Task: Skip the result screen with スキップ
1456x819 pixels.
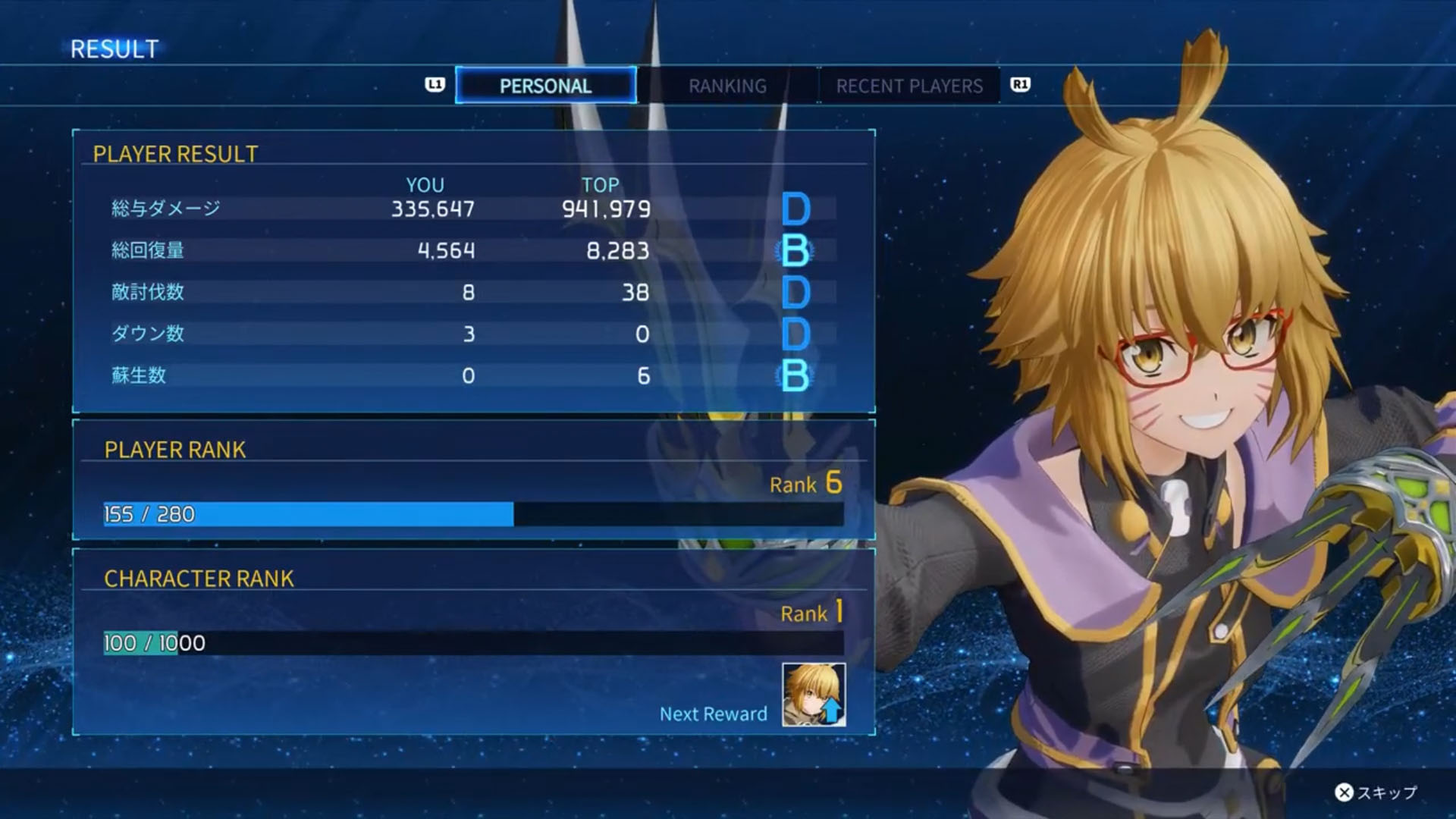Action: point(1376,792)
